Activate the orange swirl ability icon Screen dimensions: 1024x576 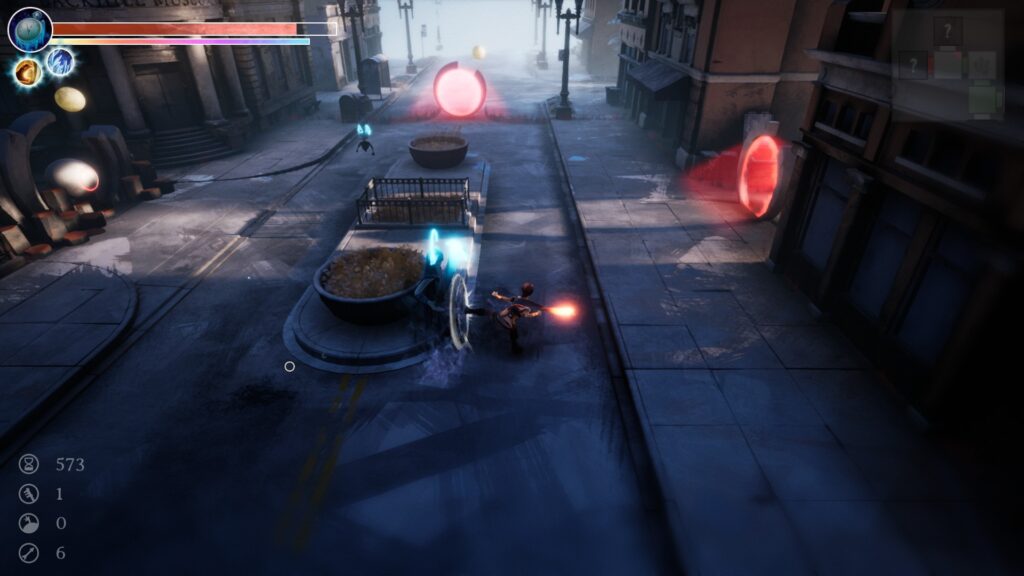[x=27, y=71]
